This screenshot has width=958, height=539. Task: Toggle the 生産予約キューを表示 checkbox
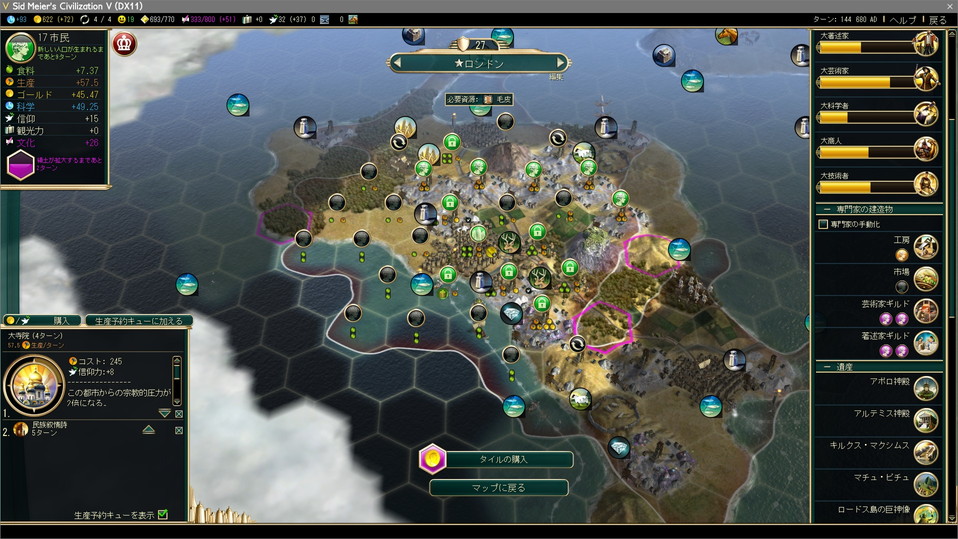(x=162, y=515)
